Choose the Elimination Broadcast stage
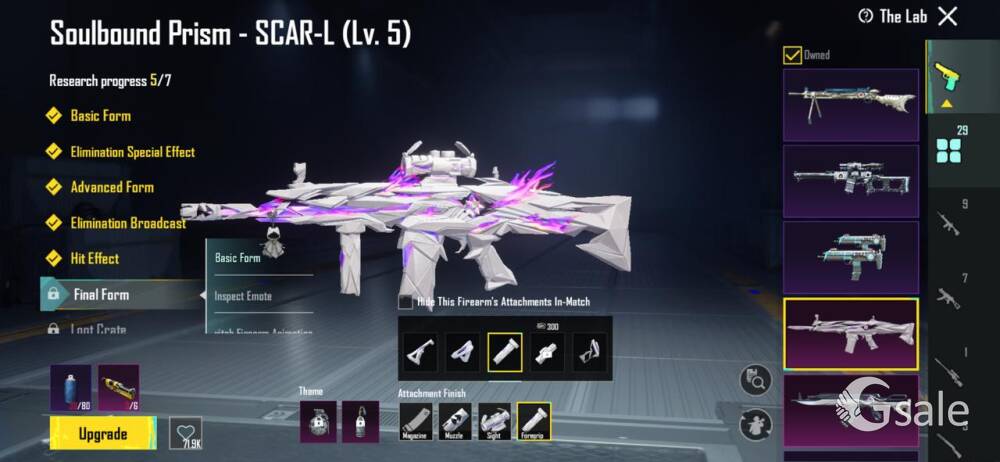This screenshot has width=1000, height=462. coord(127,223)
